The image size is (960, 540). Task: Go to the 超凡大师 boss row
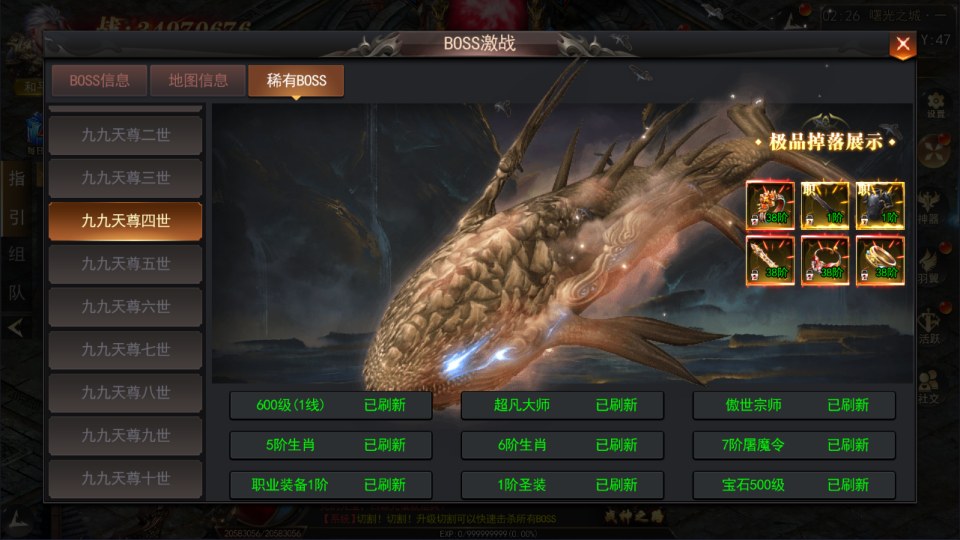pos(562,405)
